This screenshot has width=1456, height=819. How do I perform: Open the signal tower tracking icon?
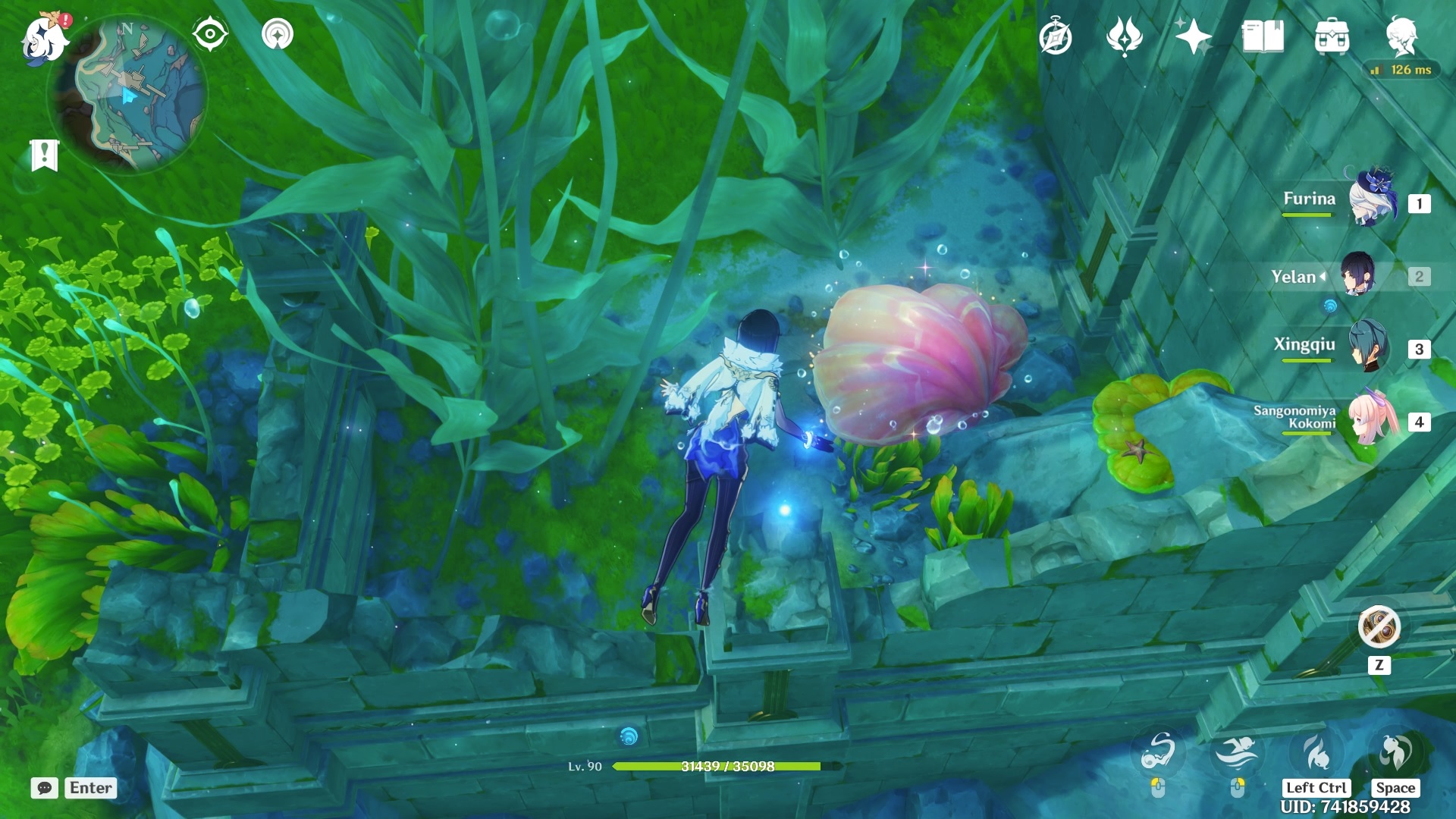[x=277, y=34]
